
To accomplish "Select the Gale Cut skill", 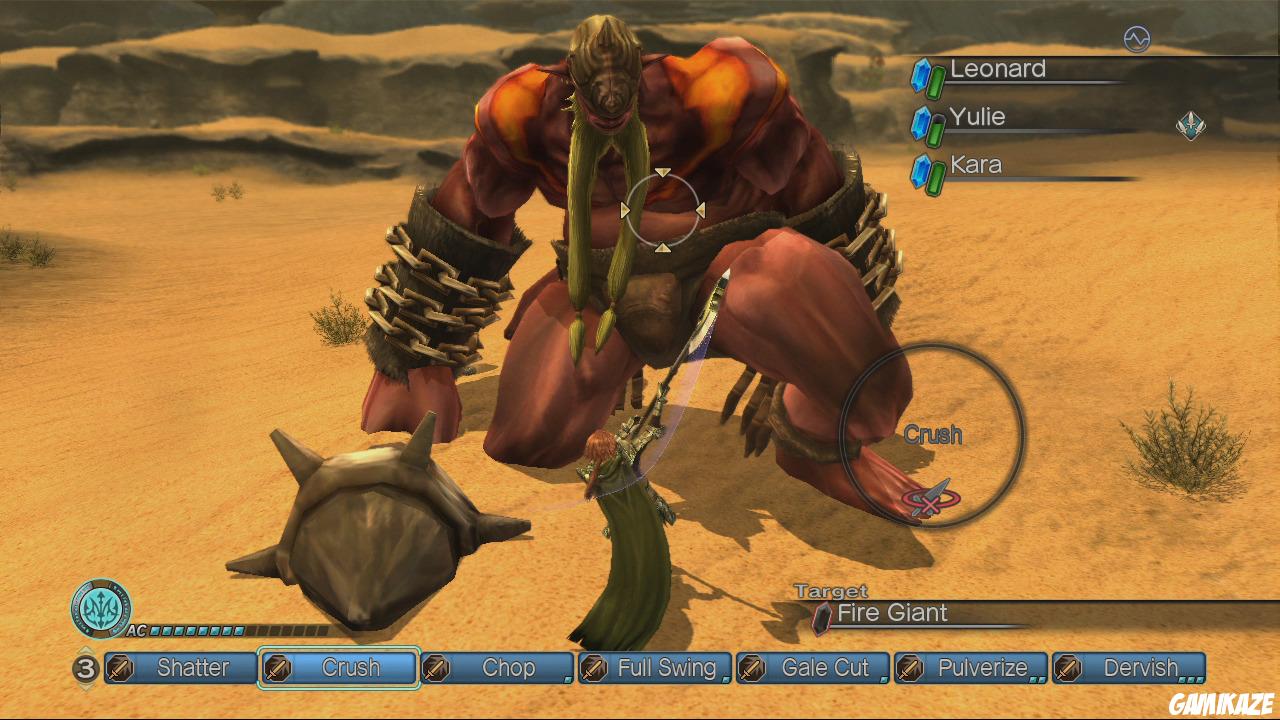I will 813,668.
